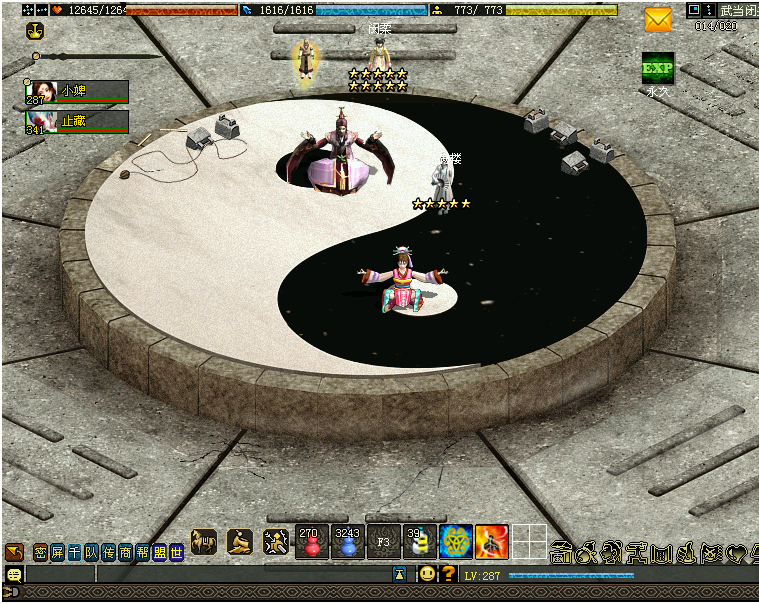This screenshot has width=759, height=604.
Task: Open help via the question mark icon
Action: tap(449, 574)
